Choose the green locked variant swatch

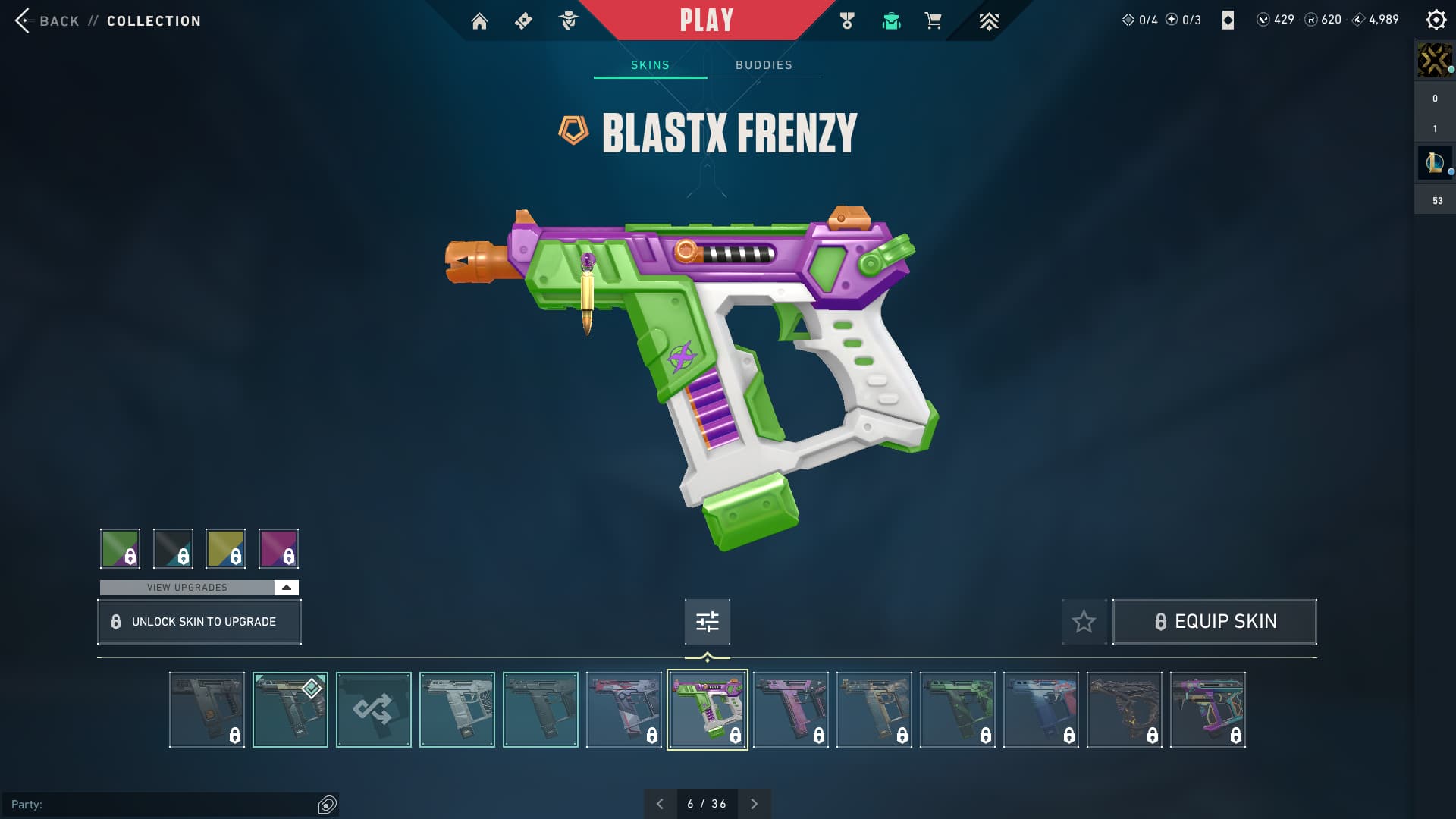click(x=120, y=548)
